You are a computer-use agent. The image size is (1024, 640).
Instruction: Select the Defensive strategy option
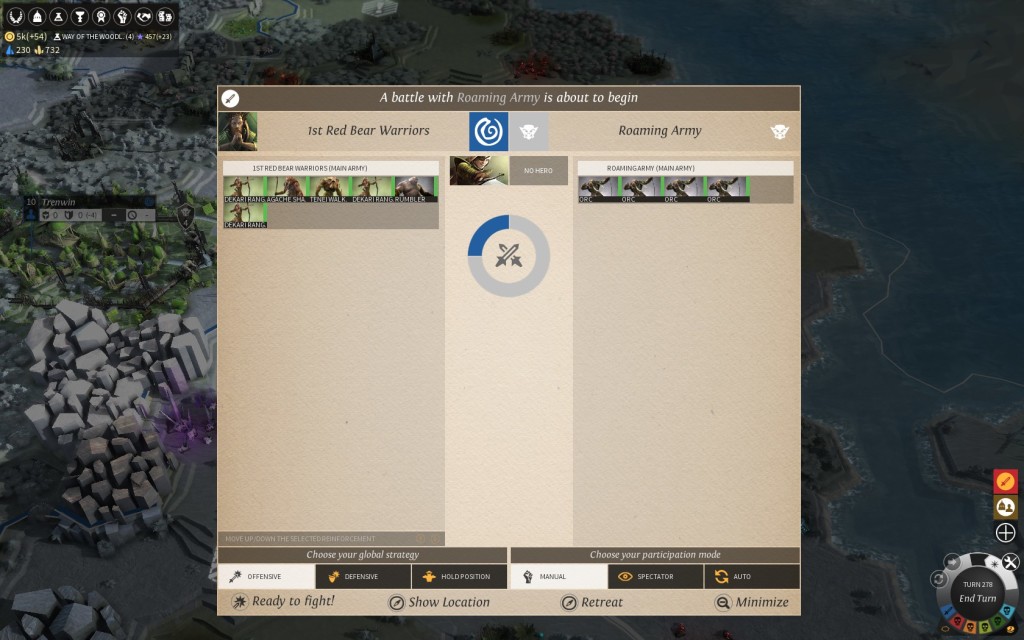(363, 577)
